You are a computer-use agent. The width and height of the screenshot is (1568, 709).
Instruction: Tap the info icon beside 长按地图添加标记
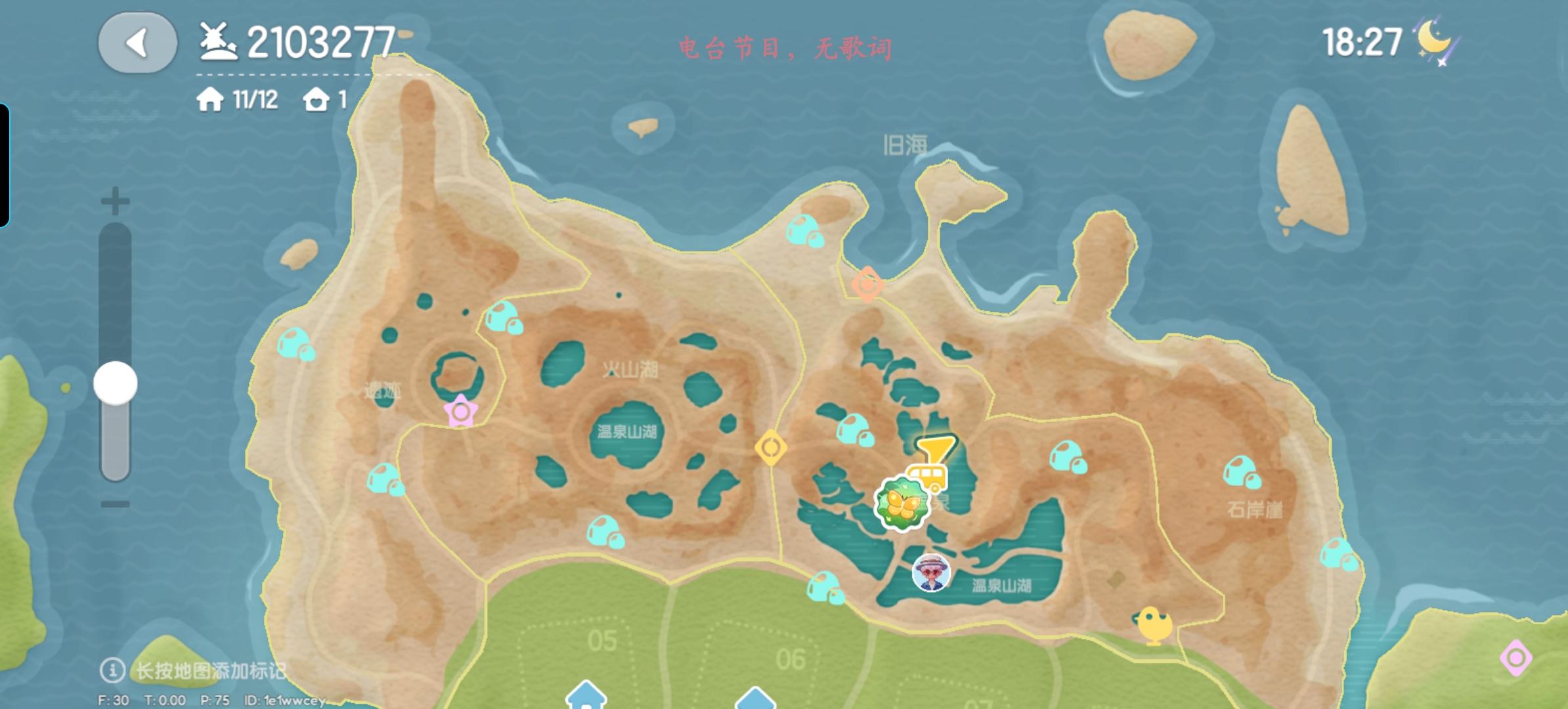112,671
